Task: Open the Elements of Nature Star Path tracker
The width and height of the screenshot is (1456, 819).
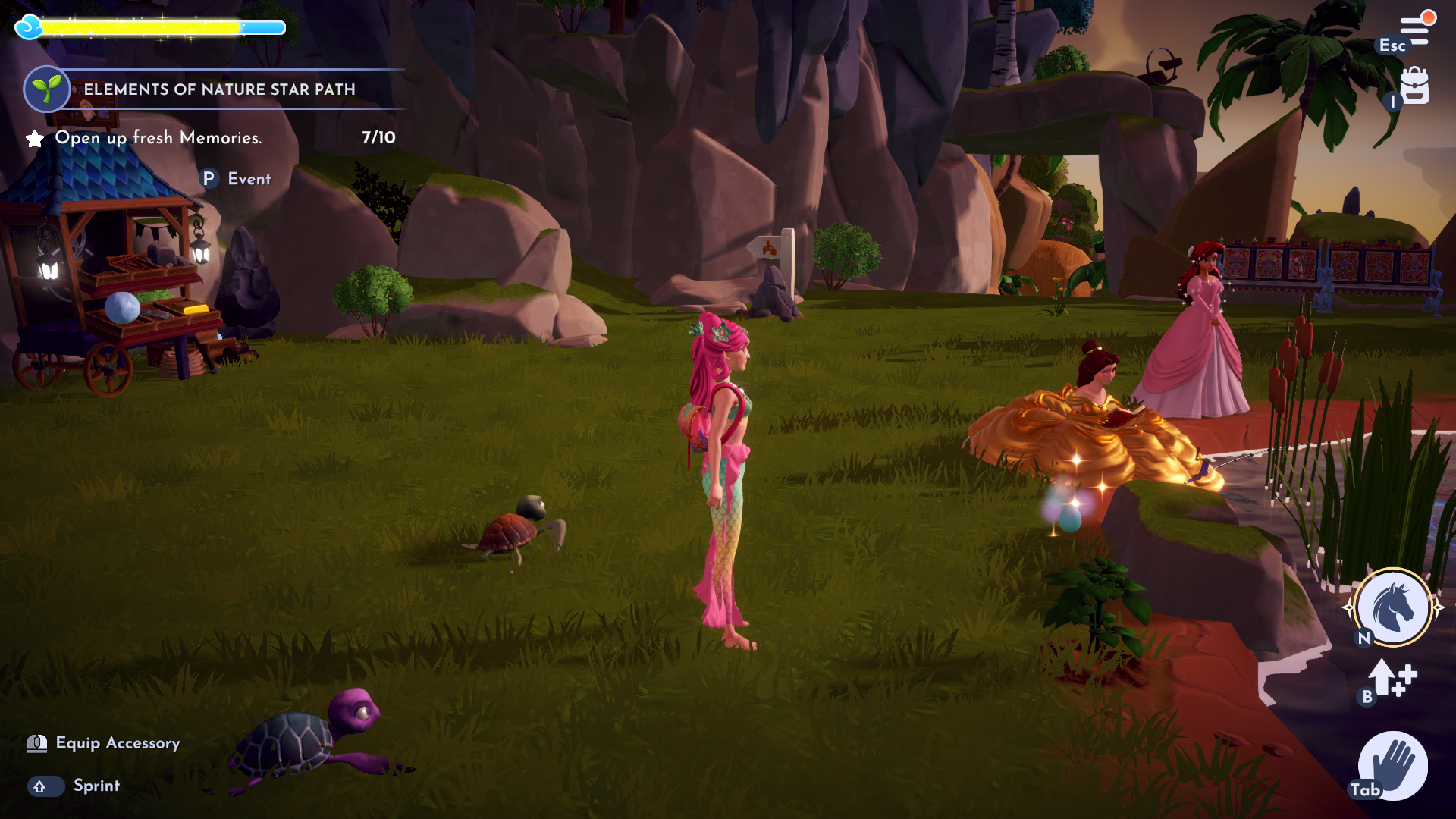Action: (x=218, y=89)
